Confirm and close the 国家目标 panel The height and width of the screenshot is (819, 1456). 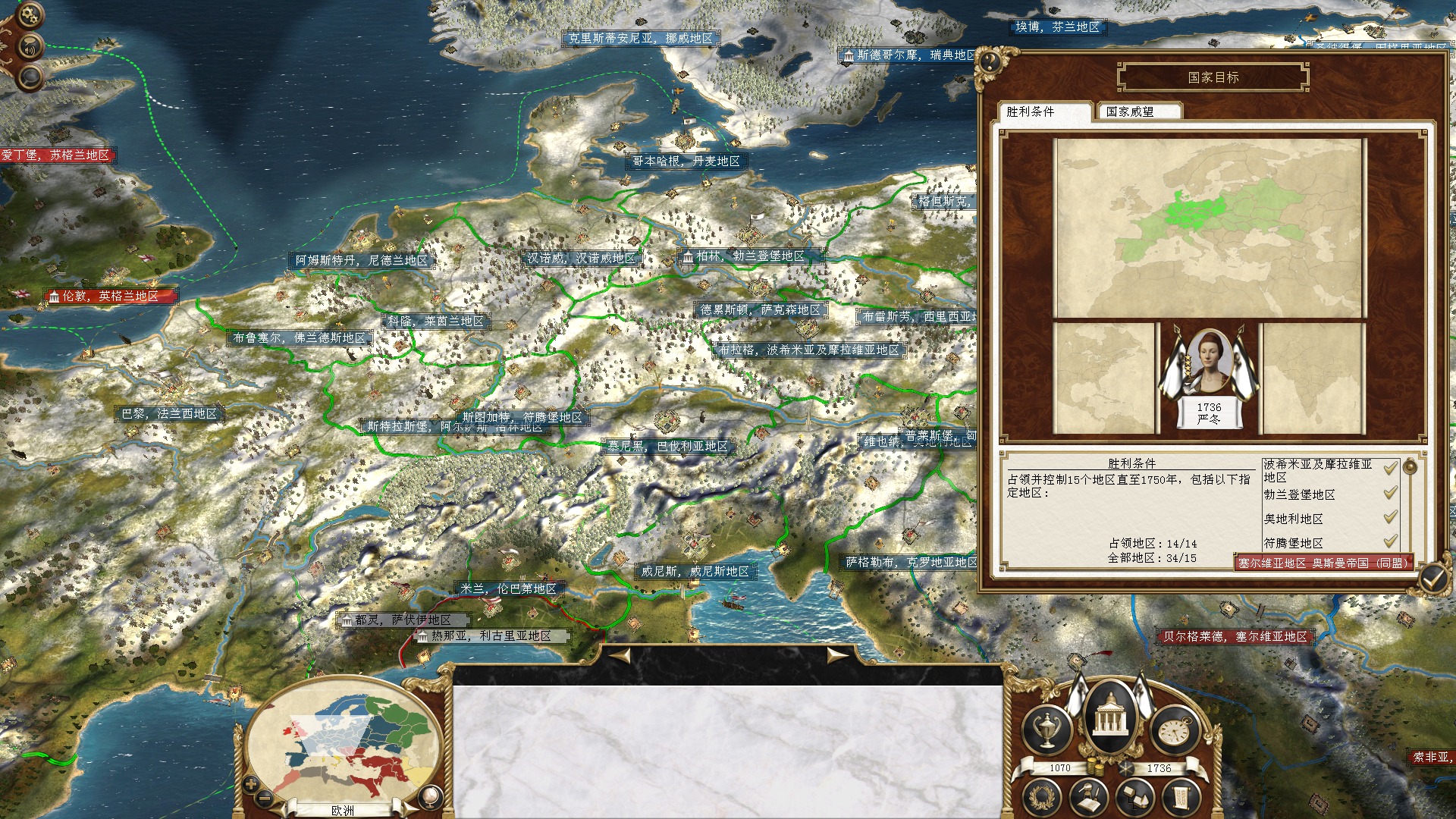[1432, 580]
